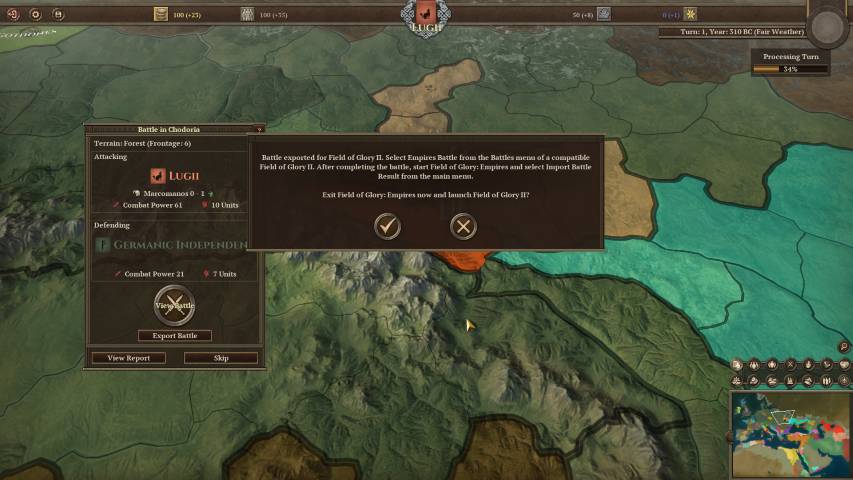Click the exit icon in the top bar

point(12,14)
